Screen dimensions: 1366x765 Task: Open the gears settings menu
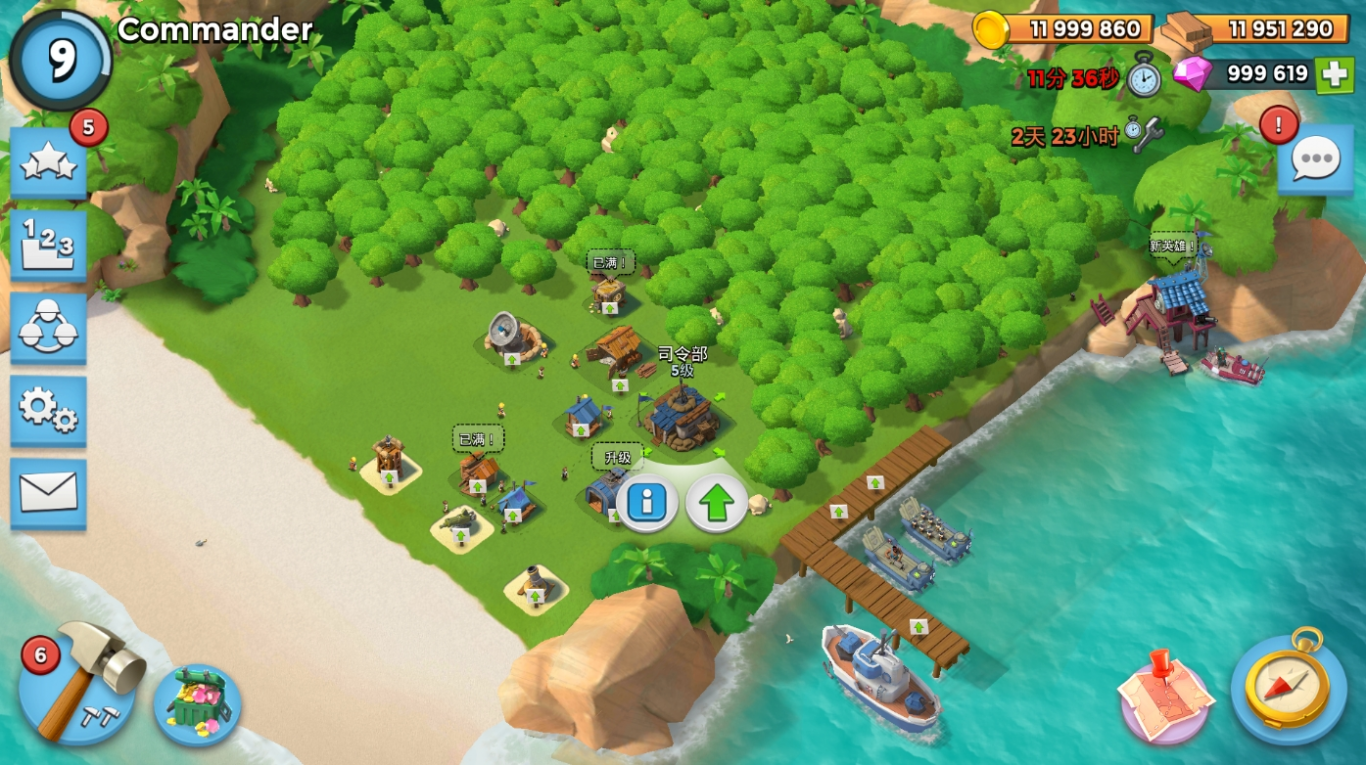(48, 410)
